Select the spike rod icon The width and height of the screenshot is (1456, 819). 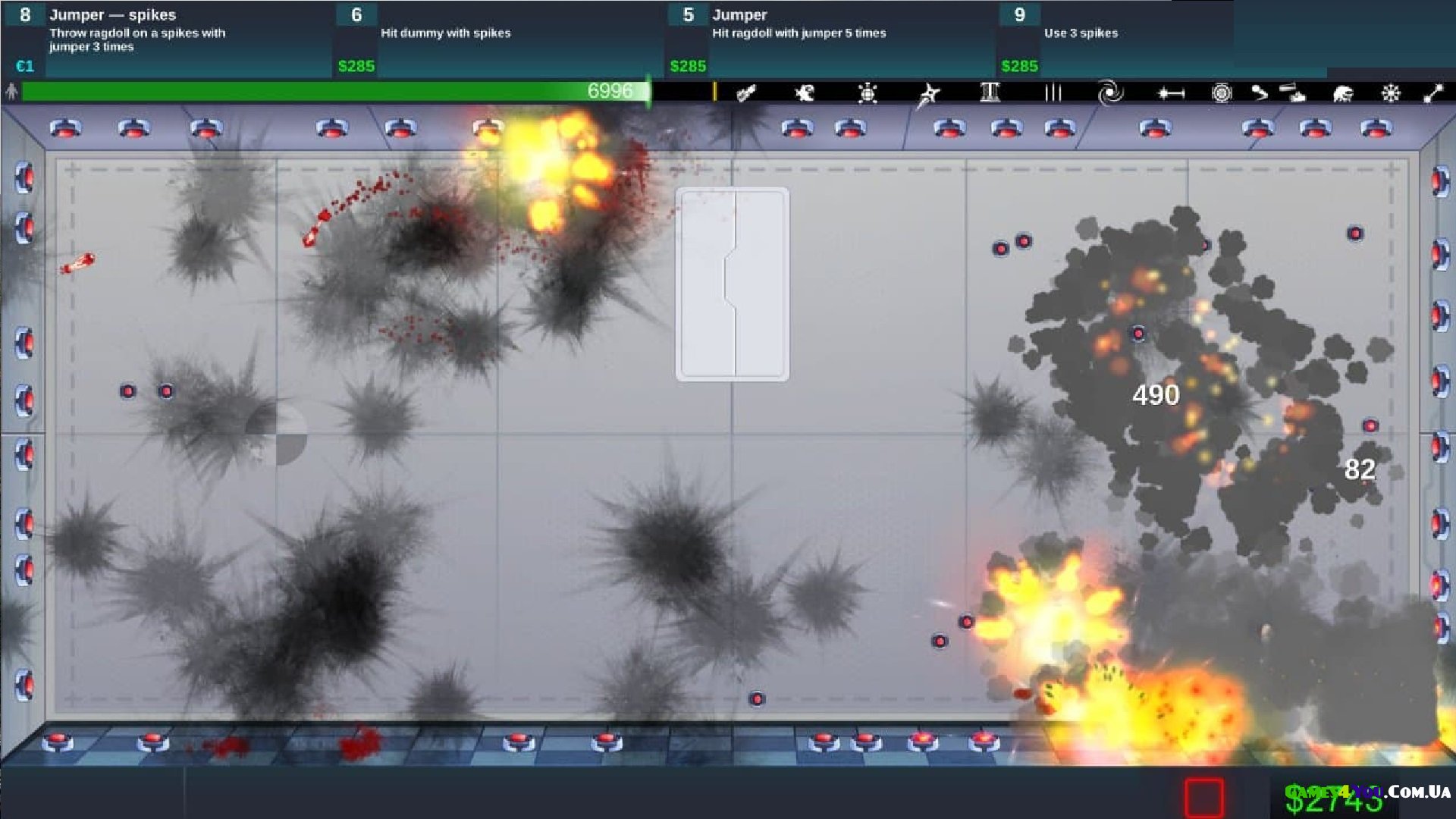tap(1171, 93)
